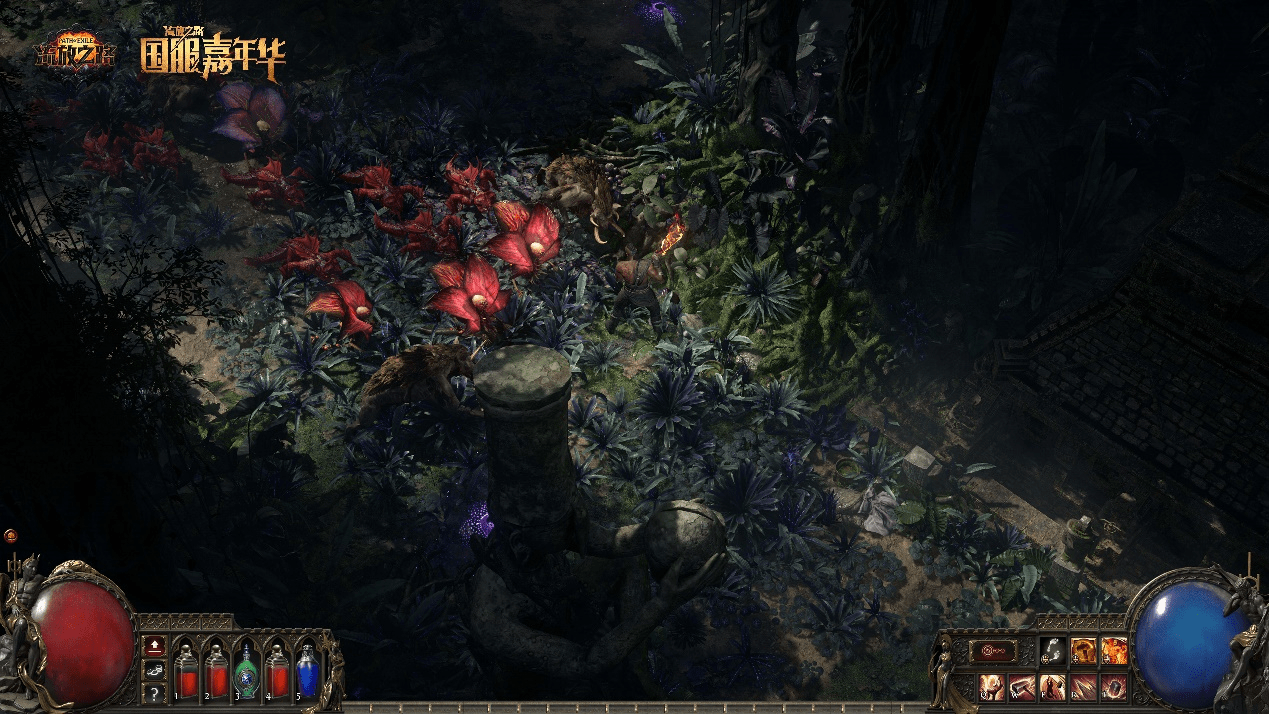
Task: Click the red up-arrow menu button
Action: (x=154, y=645)
